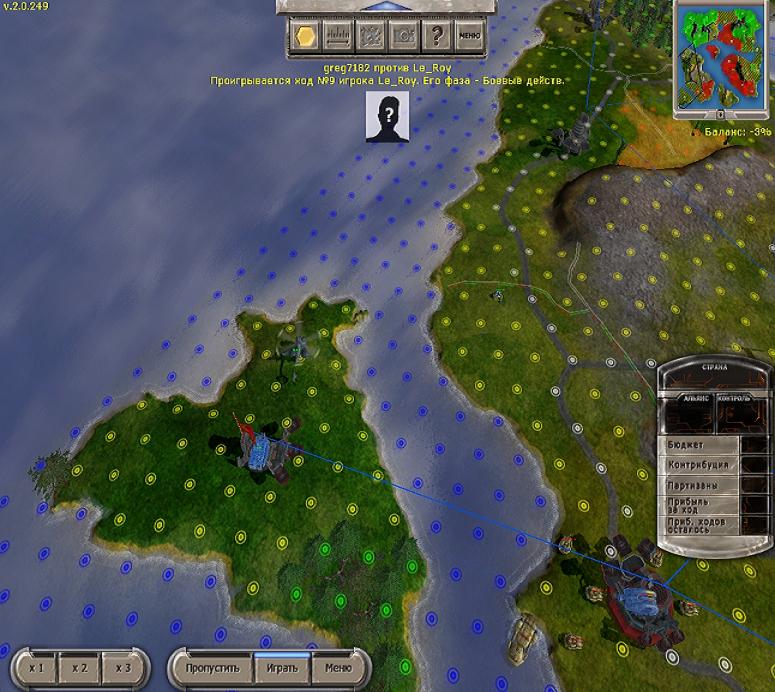The image size is (775, 692).
Task: Select the Партизаны row
Action: (x=700, y=485)
